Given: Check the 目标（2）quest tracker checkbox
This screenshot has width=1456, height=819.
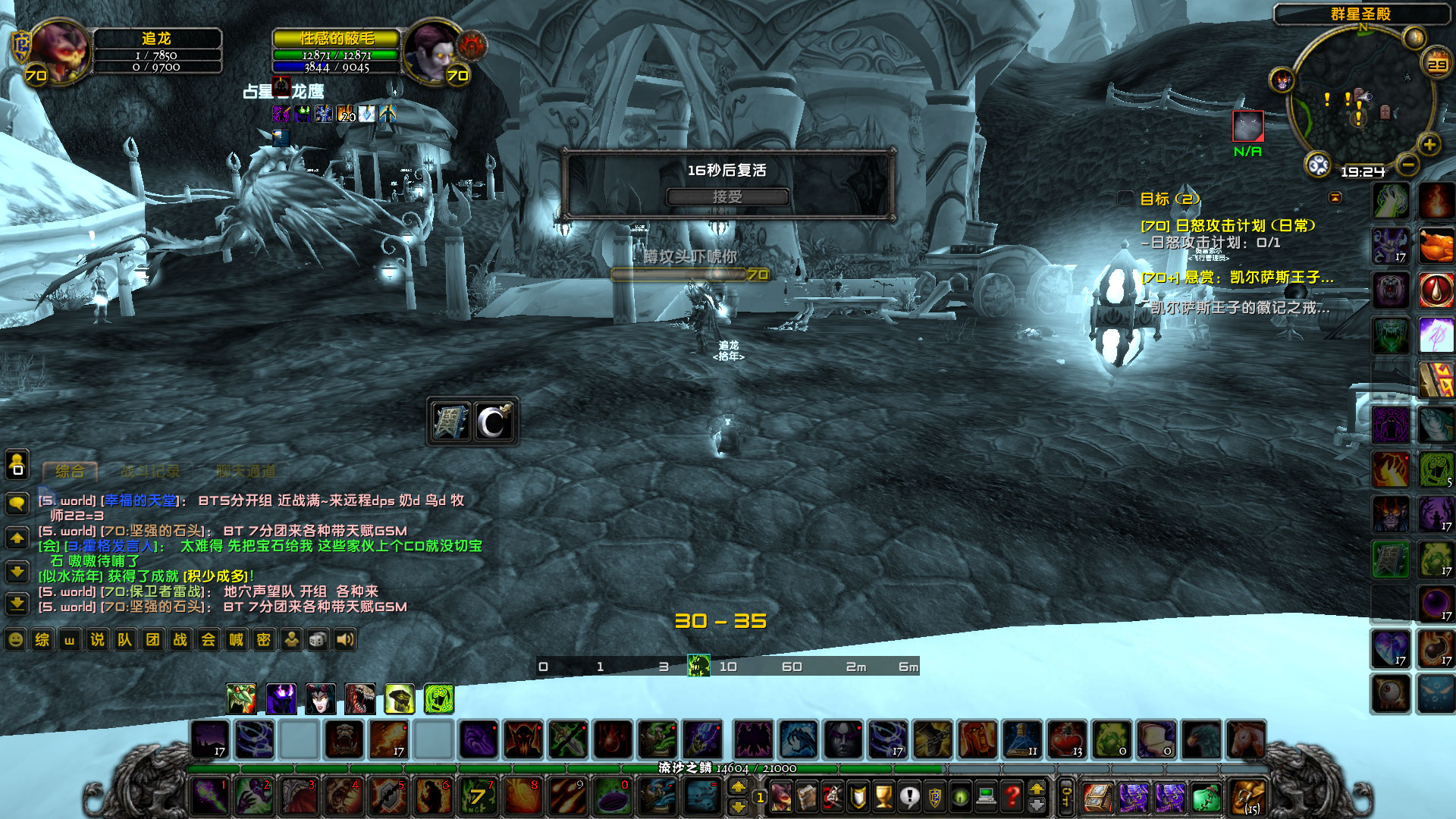Looking at the screenshot, I should click(1125, 198).
